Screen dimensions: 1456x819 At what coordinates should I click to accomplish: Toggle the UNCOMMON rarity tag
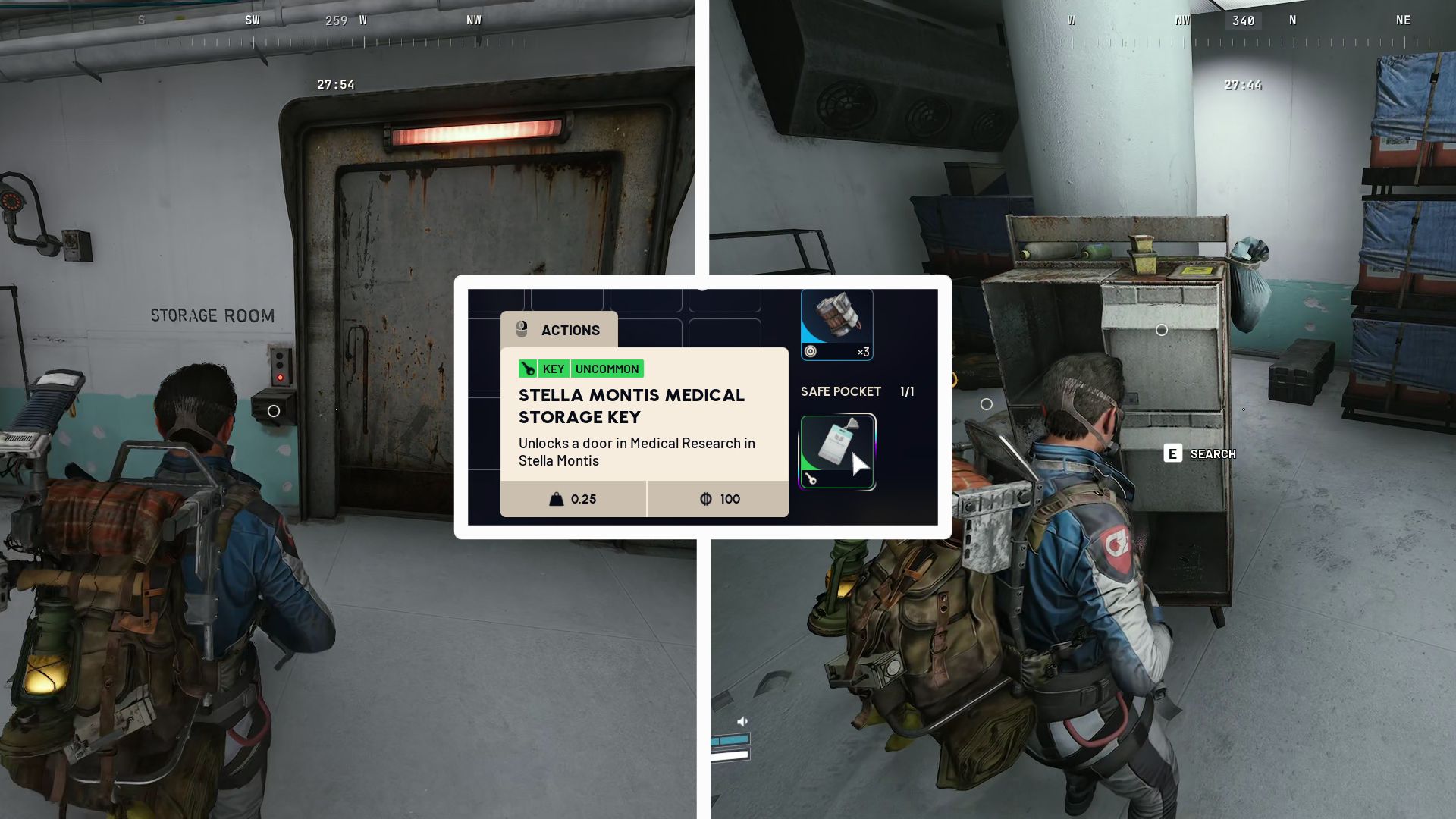(607, 369)
